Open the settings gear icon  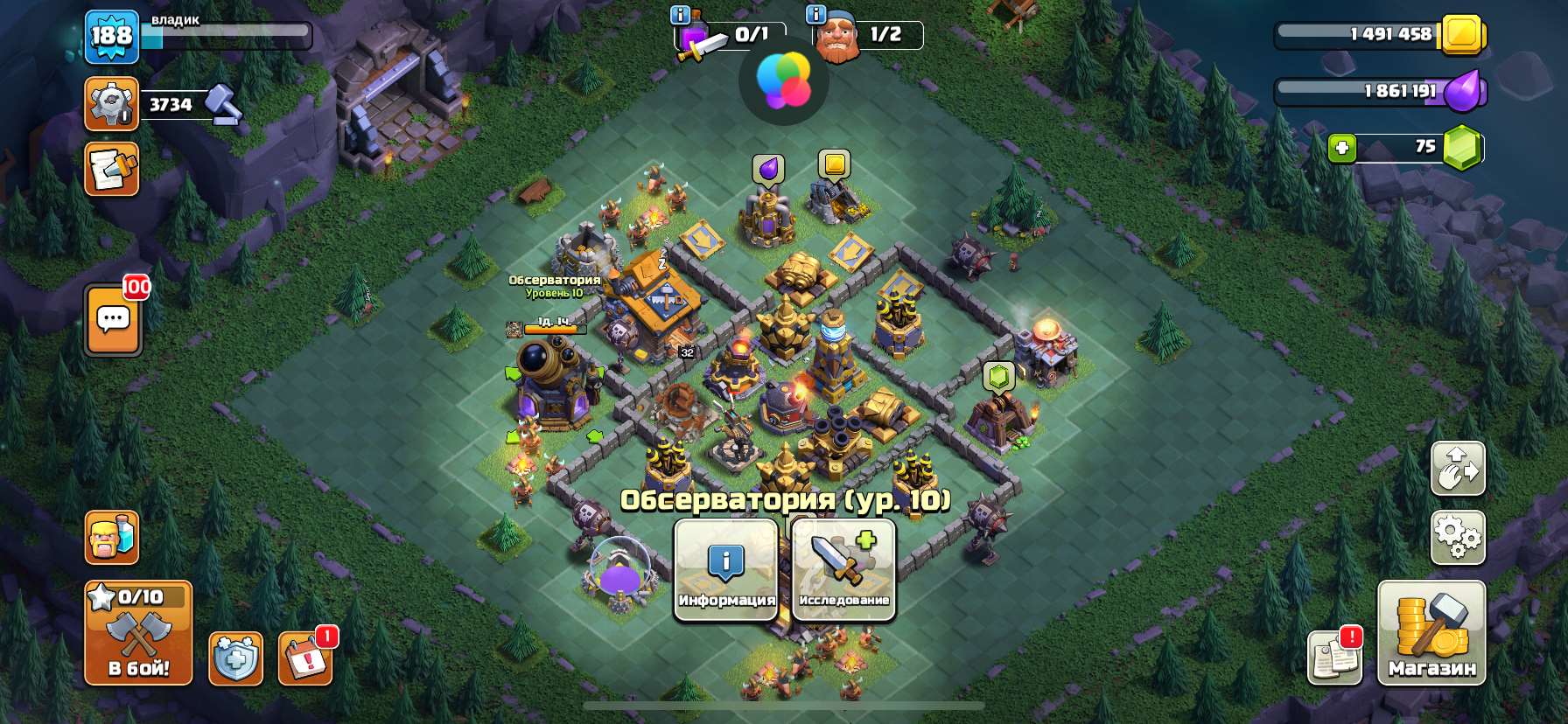coord(1458,538)
